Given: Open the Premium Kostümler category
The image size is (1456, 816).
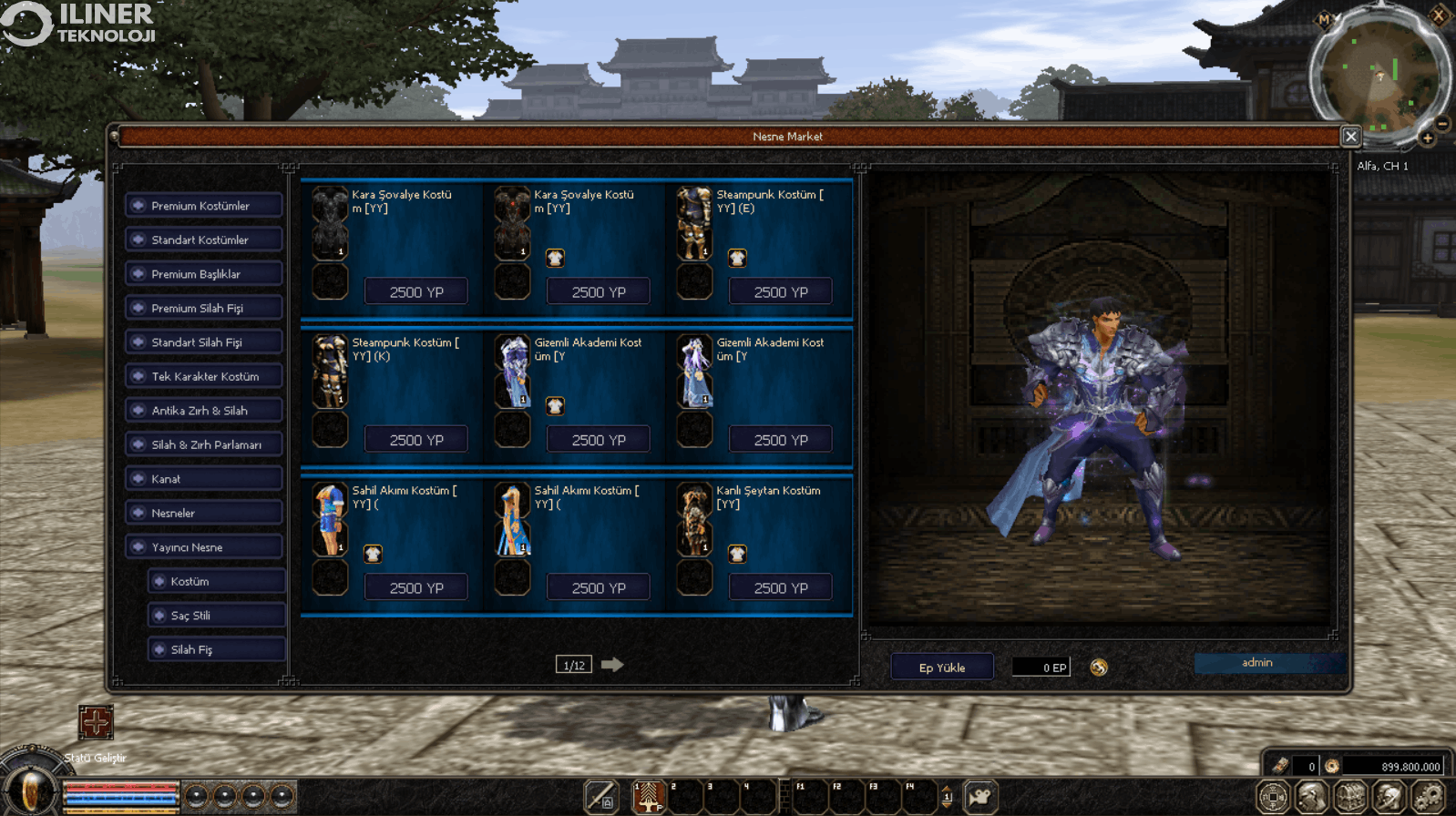Looking at the screenshot, I should point(204,206).
